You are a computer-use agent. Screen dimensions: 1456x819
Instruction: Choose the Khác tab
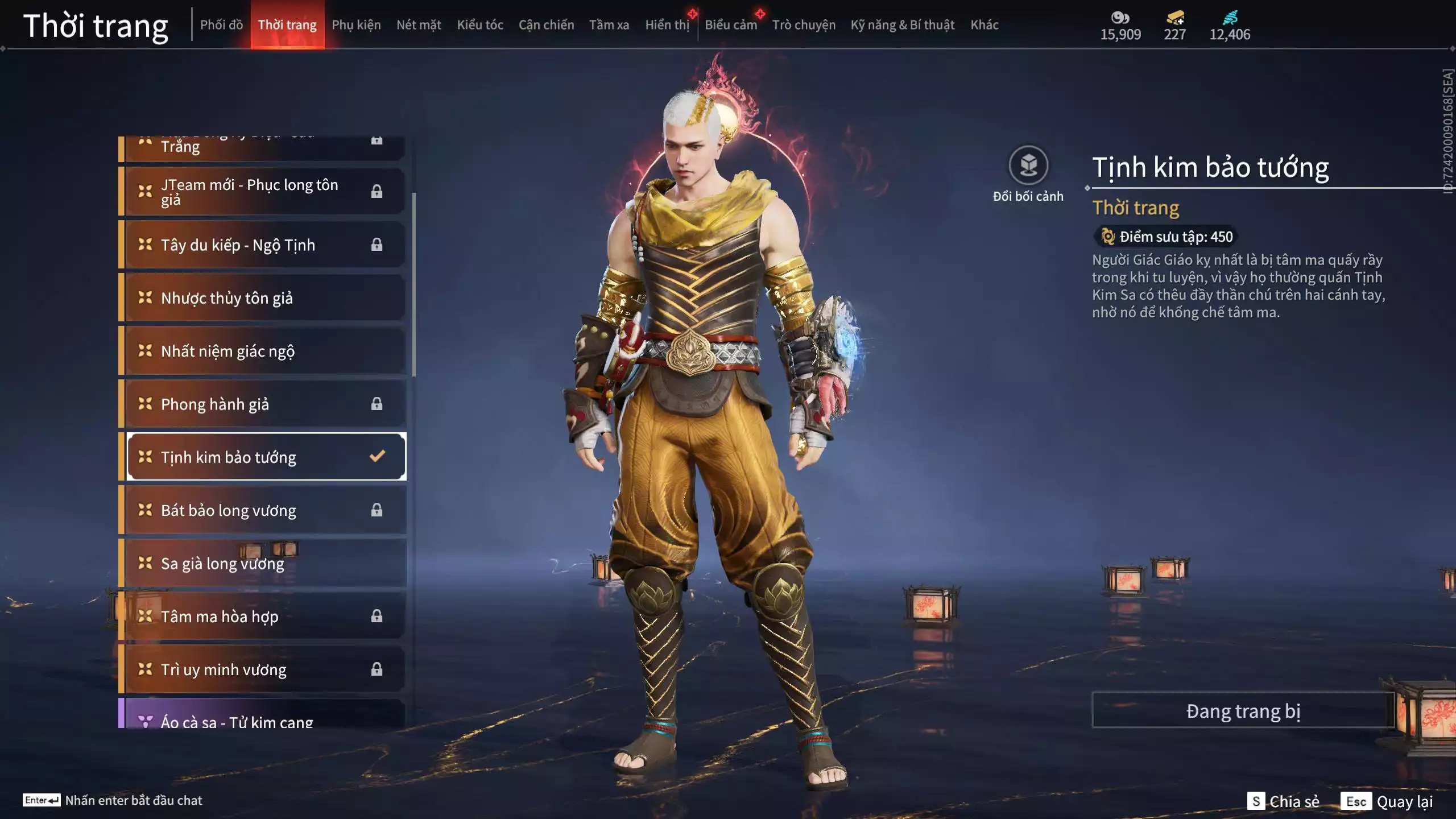pos(984,25)
